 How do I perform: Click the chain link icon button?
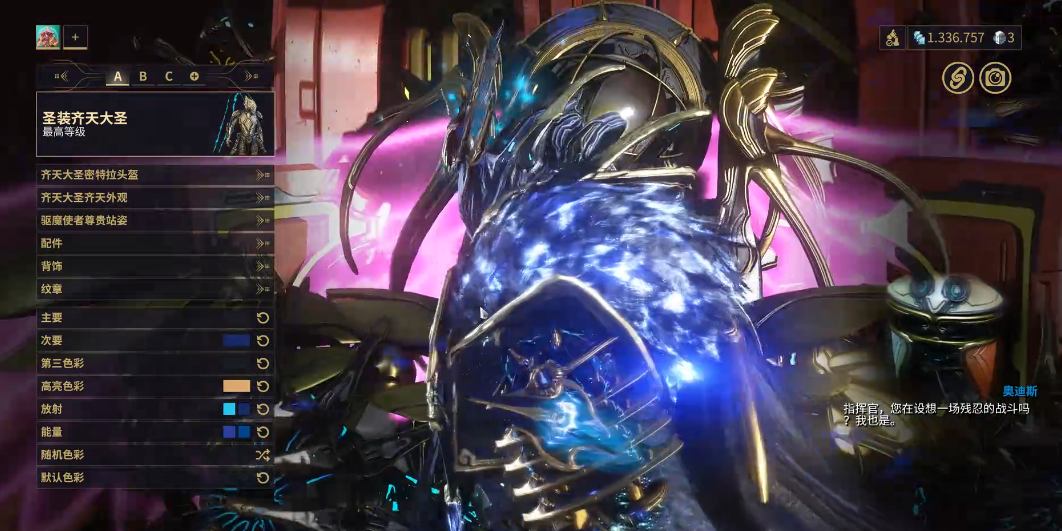pos(958,78)
